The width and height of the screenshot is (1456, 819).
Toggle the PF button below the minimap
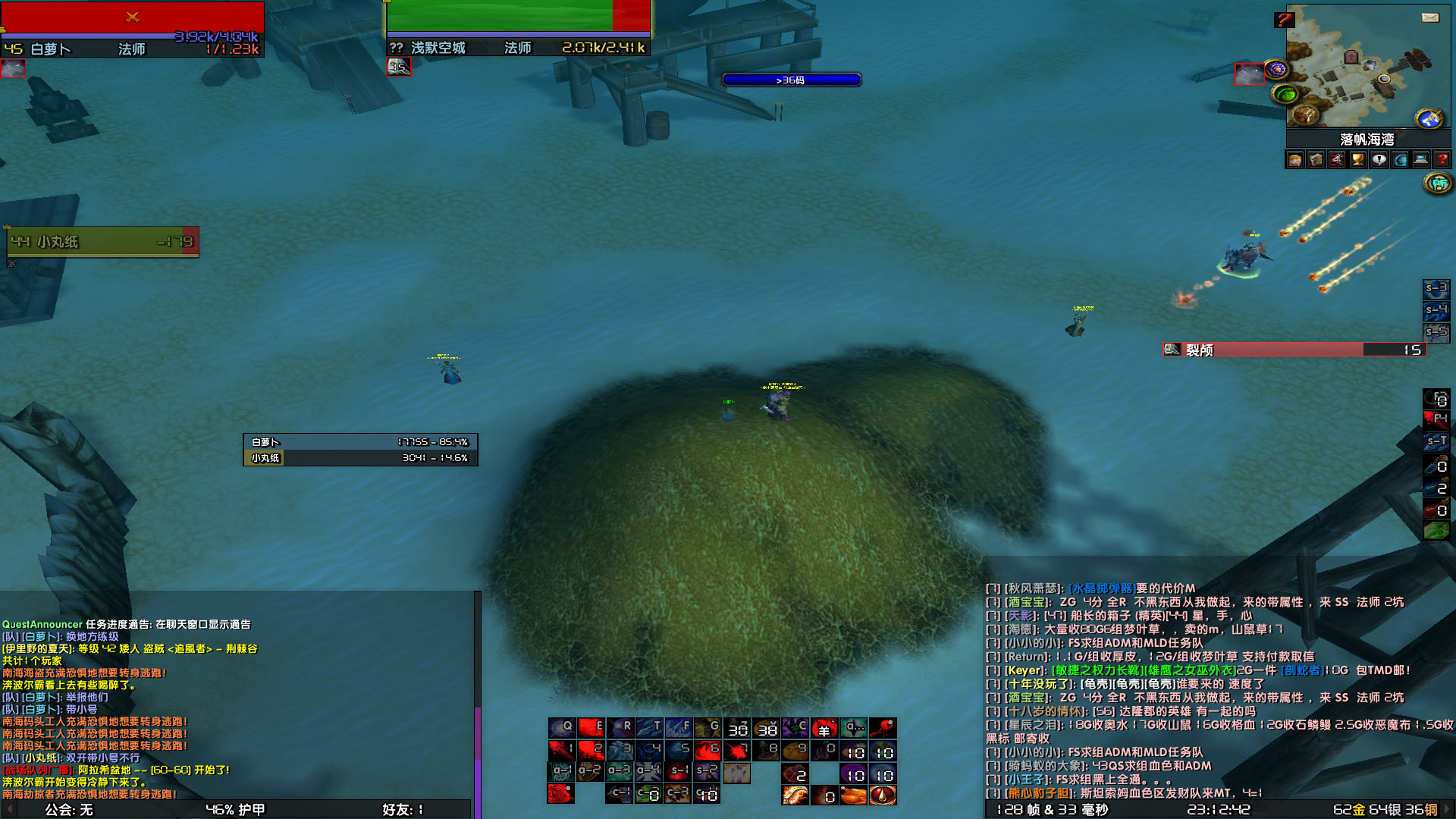[1439, 183]
